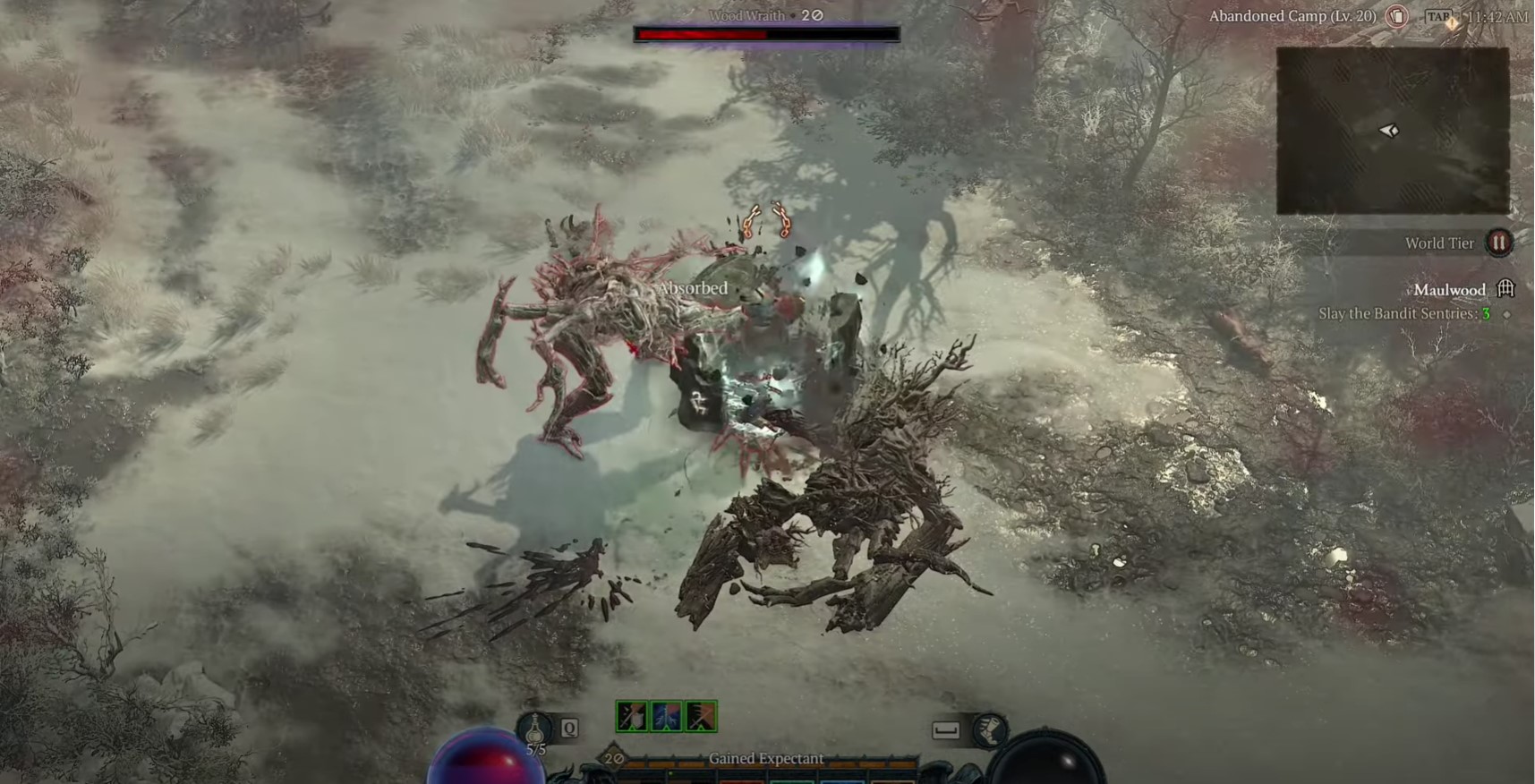
Task: Click the level 20 diamond marker above the XP bar
Action: pos(611,757)
